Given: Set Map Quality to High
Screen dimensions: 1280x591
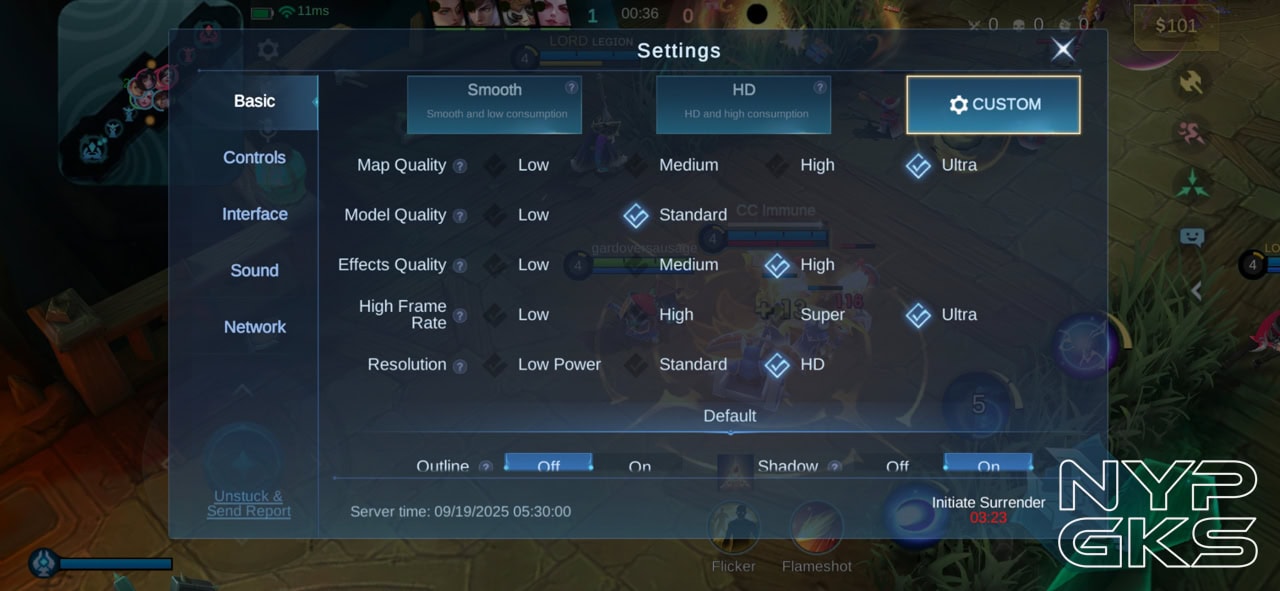Looking at the screenshot, I should [x=804, y=165].
